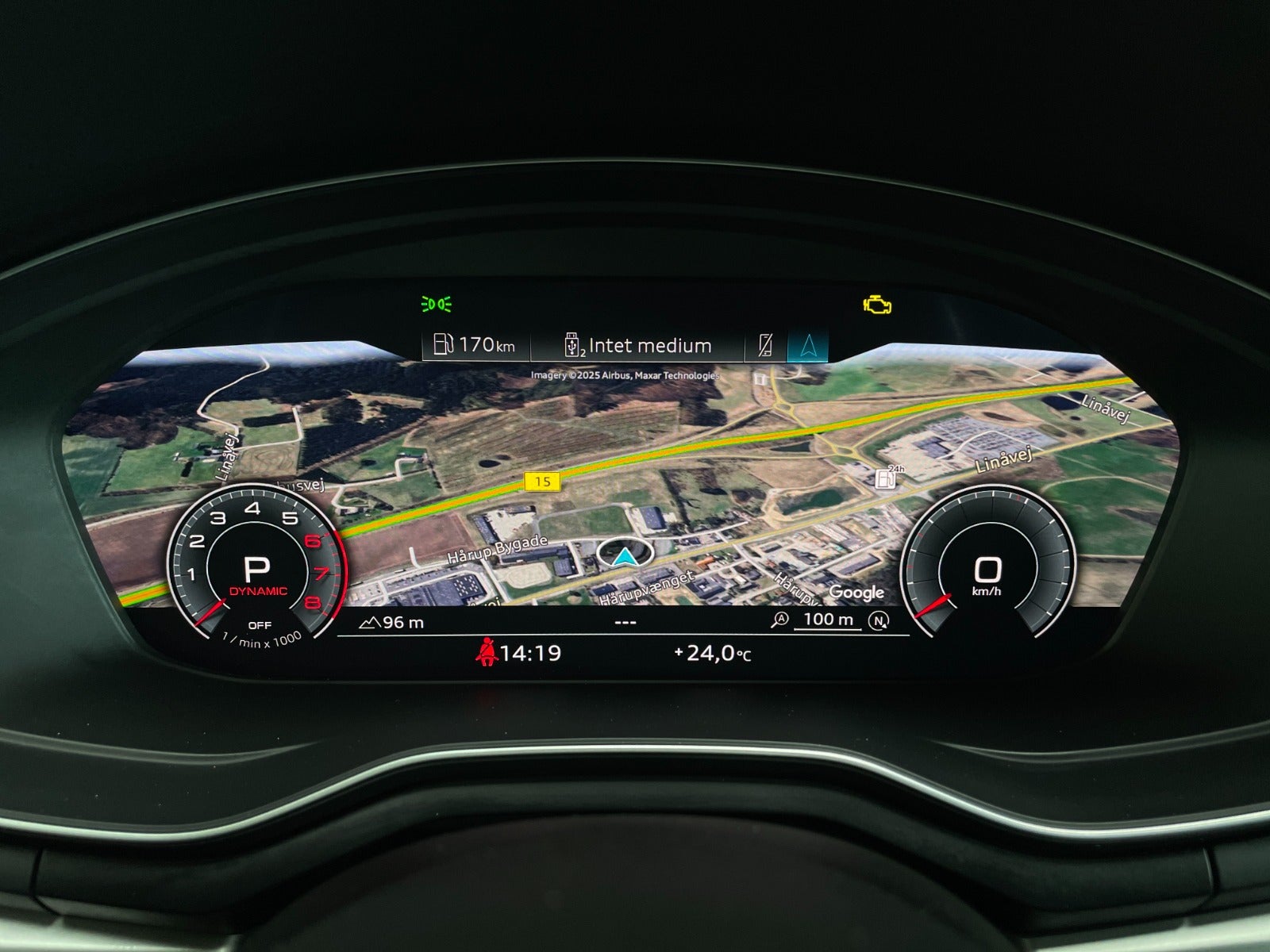Toggle the auto-zoom magnifier icon
Viewport: 1270px width, 952px height.
click(780, 620)
